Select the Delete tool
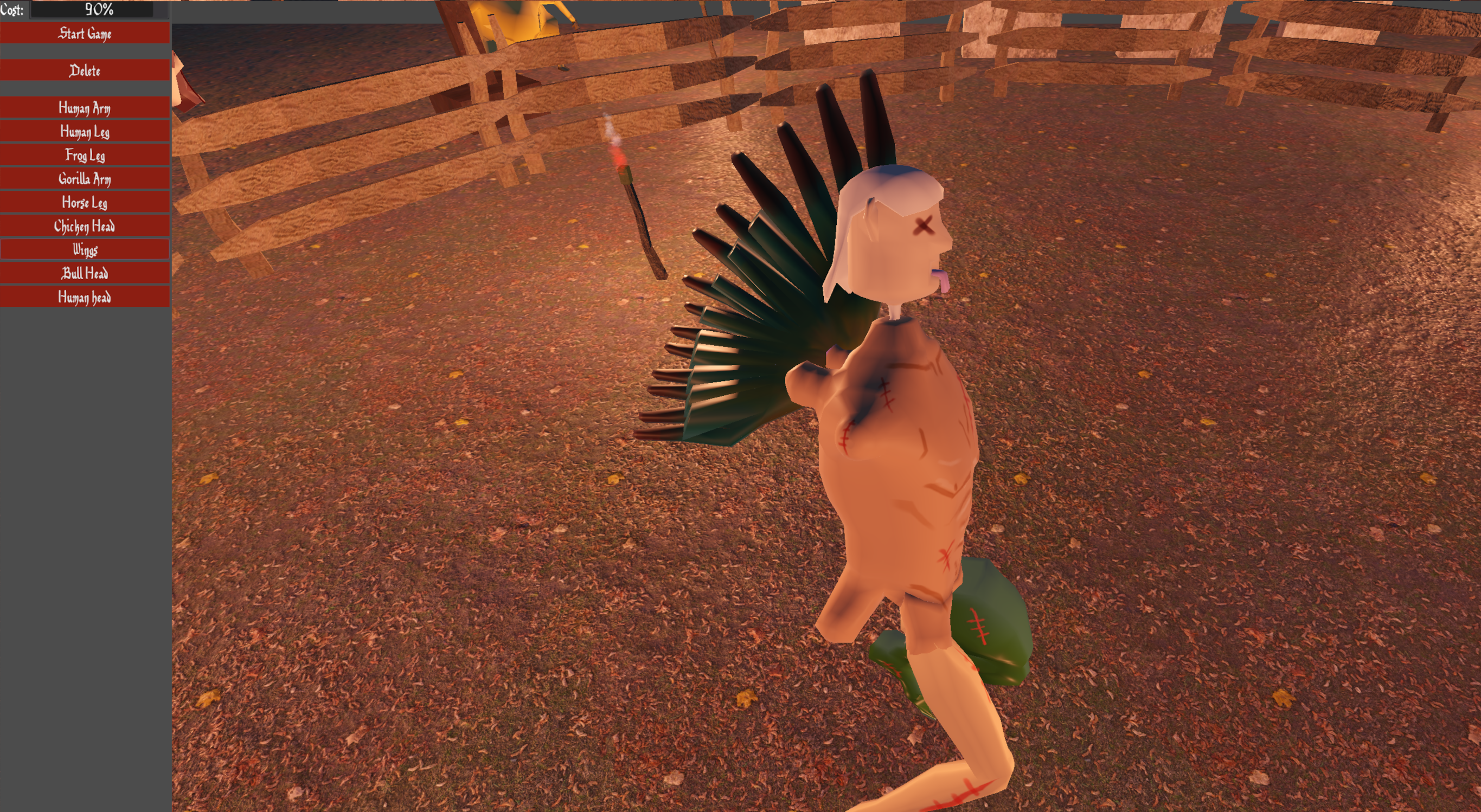The width and height of the screenshot is (1481, 812). (85, 70)
